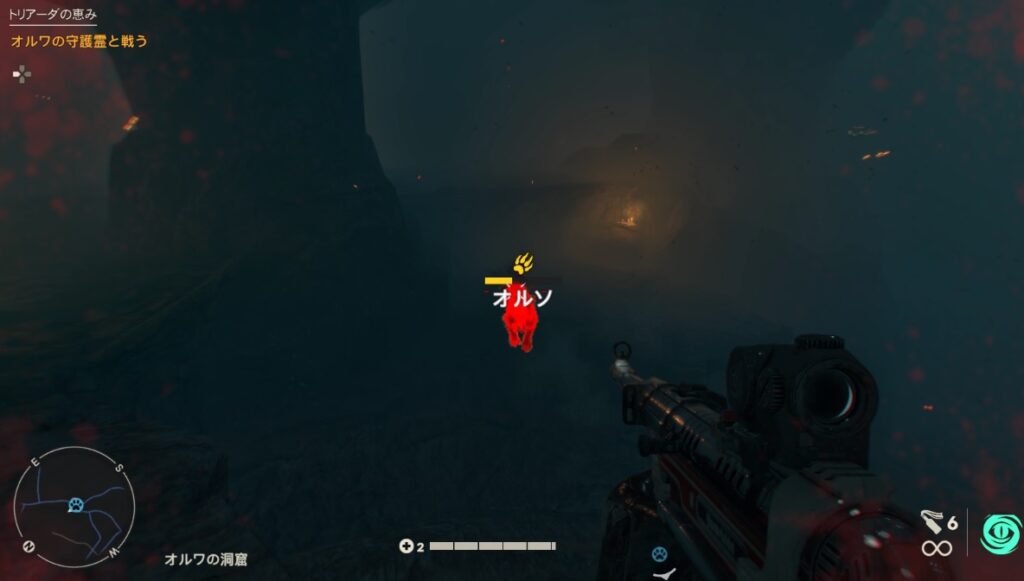The width and height of the screenshot is (1024, 581).
Task: Click the オルワの洞窟 location label
Action: pos(206,560)
